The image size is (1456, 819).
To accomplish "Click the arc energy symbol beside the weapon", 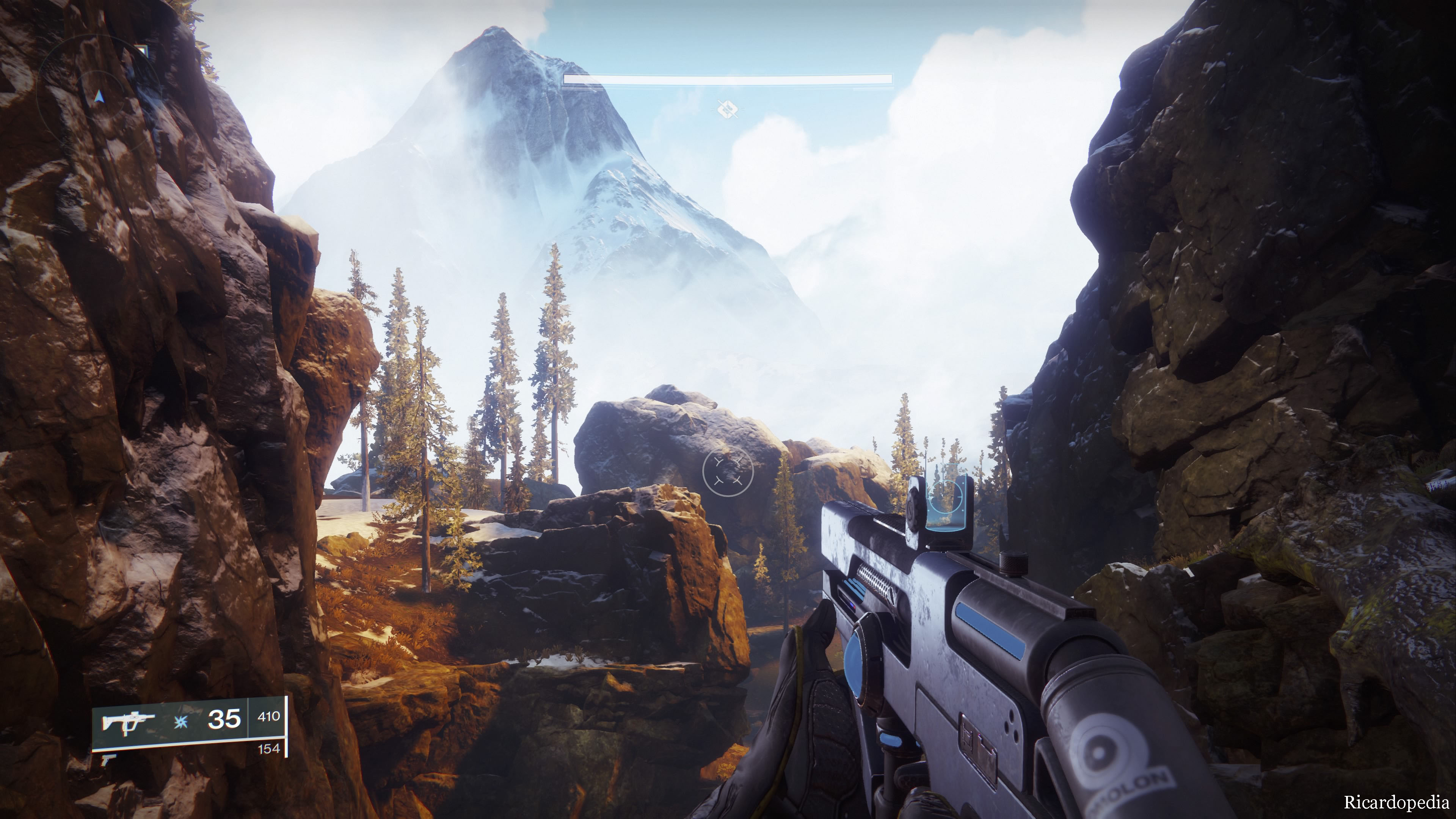I will tap(181, 722).
